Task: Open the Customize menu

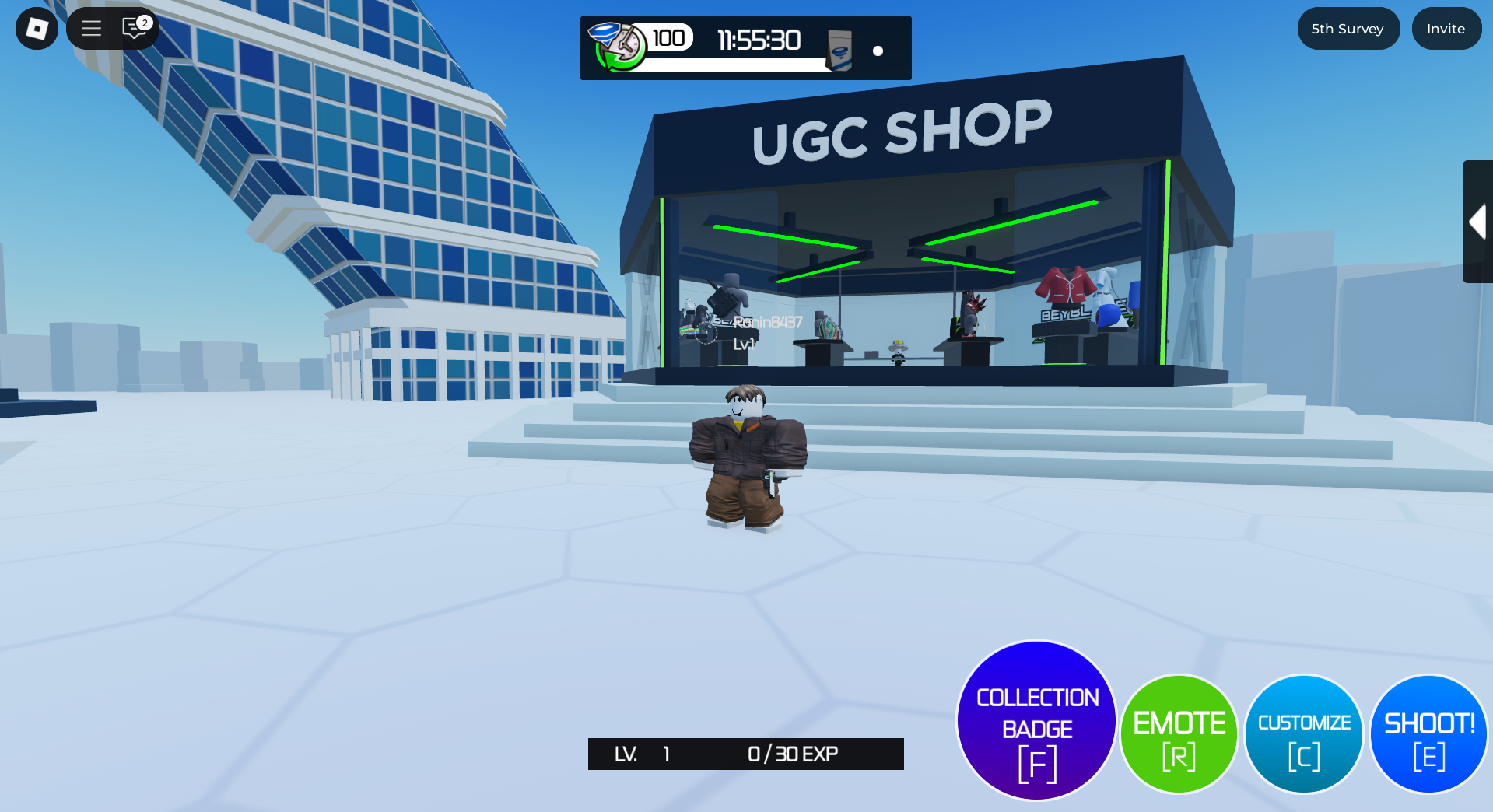Action: [x=1304, y=733]
